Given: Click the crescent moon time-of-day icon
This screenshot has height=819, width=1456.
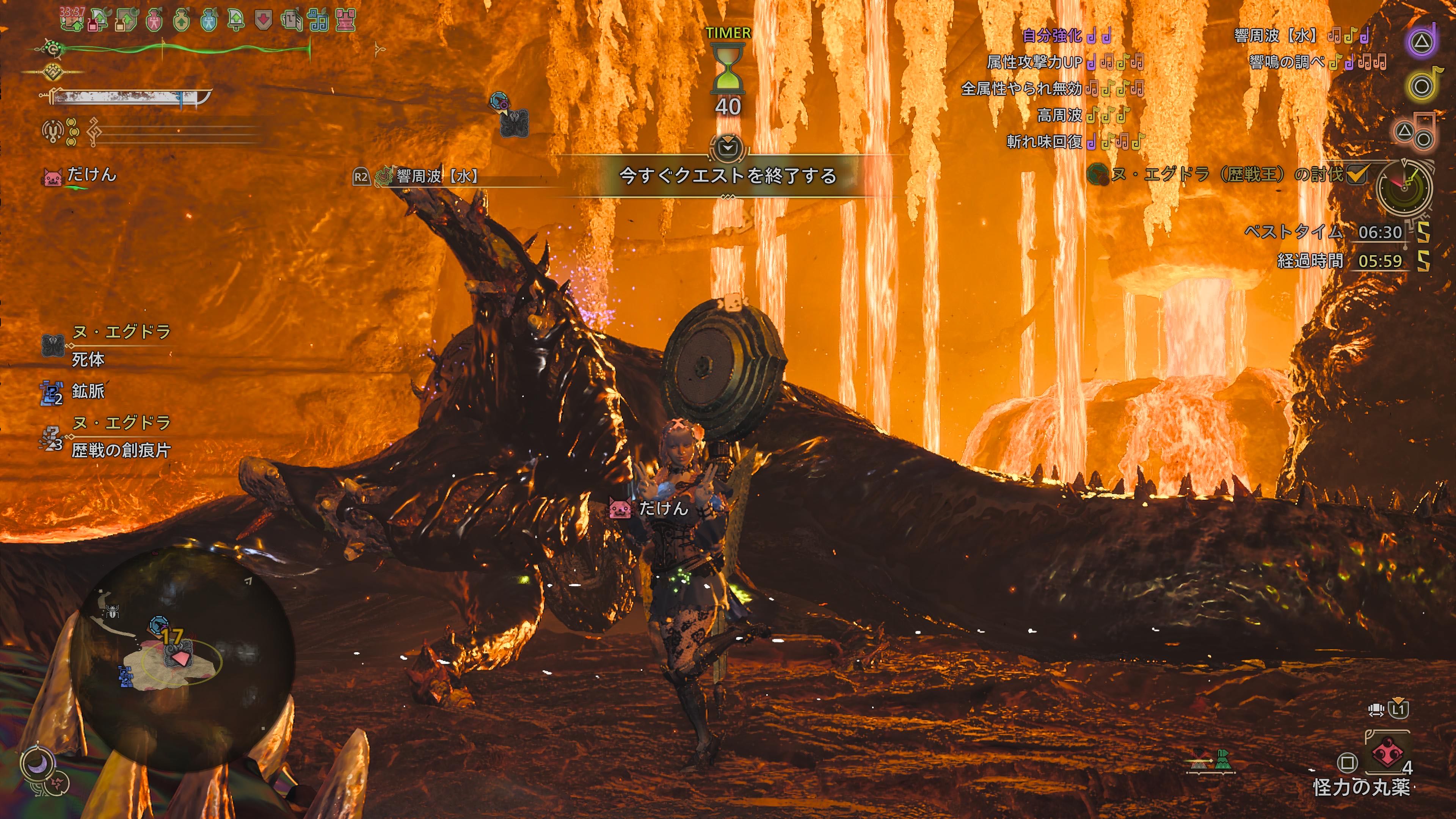Looking at the screenshot, I should coord(37,764).
